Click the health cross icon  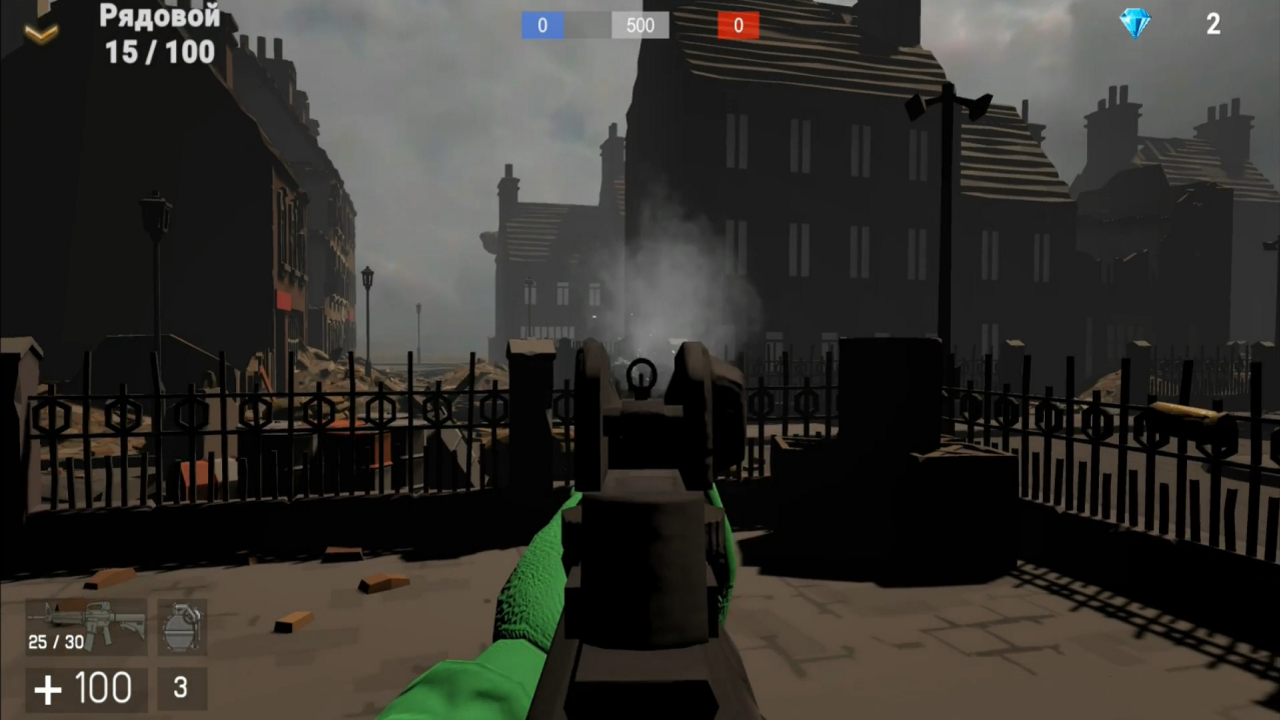(x=48, y=688)
